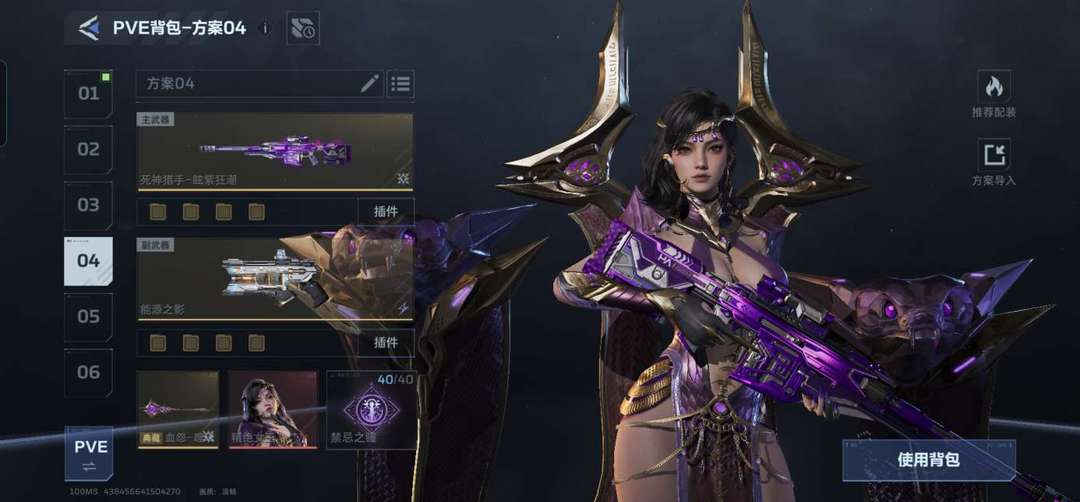The width and height of the screenshot is (1080, 502).
Task: Select the primary weapon 死神猎手 slot
Action: (275, 152)
